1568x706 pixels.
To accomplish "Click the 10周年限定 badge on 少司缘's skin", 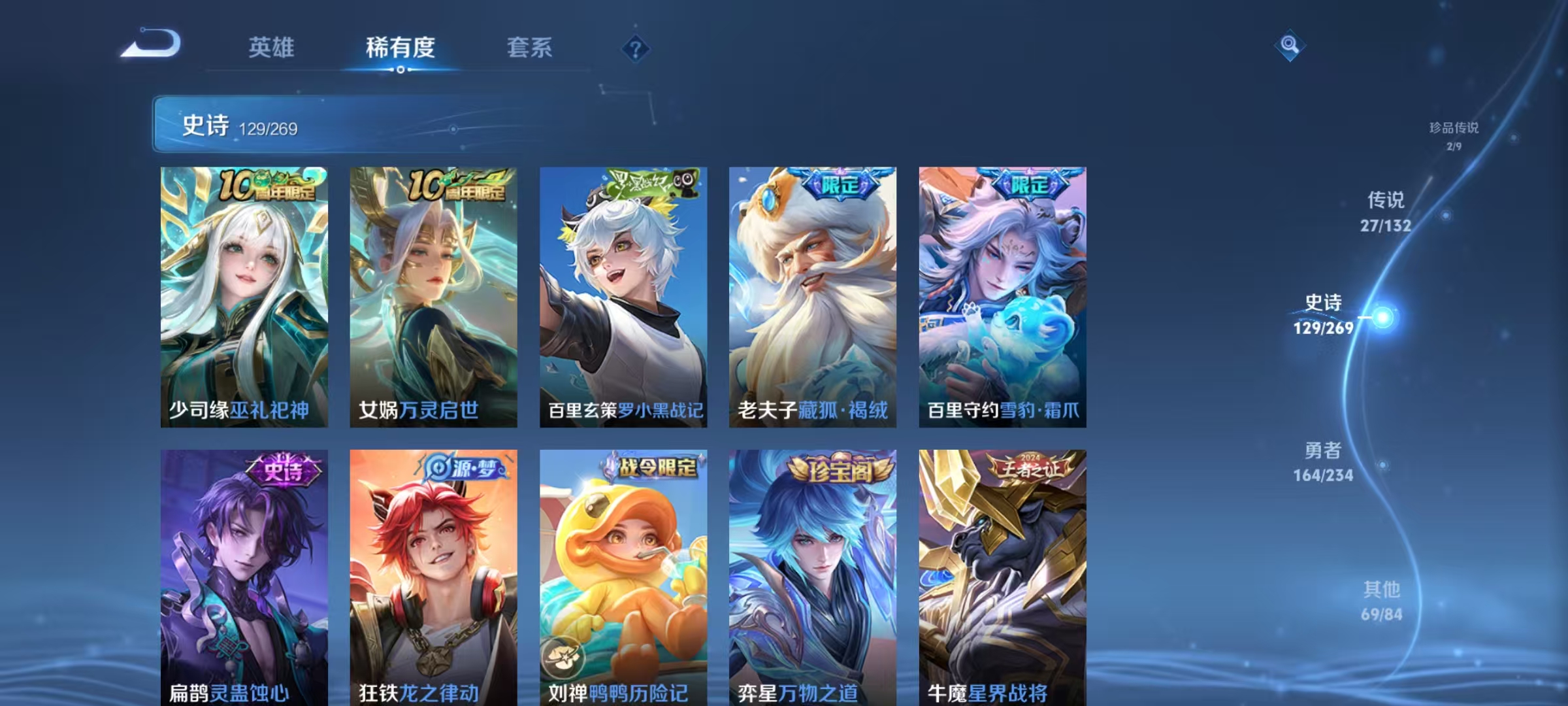I will [268, 186].
